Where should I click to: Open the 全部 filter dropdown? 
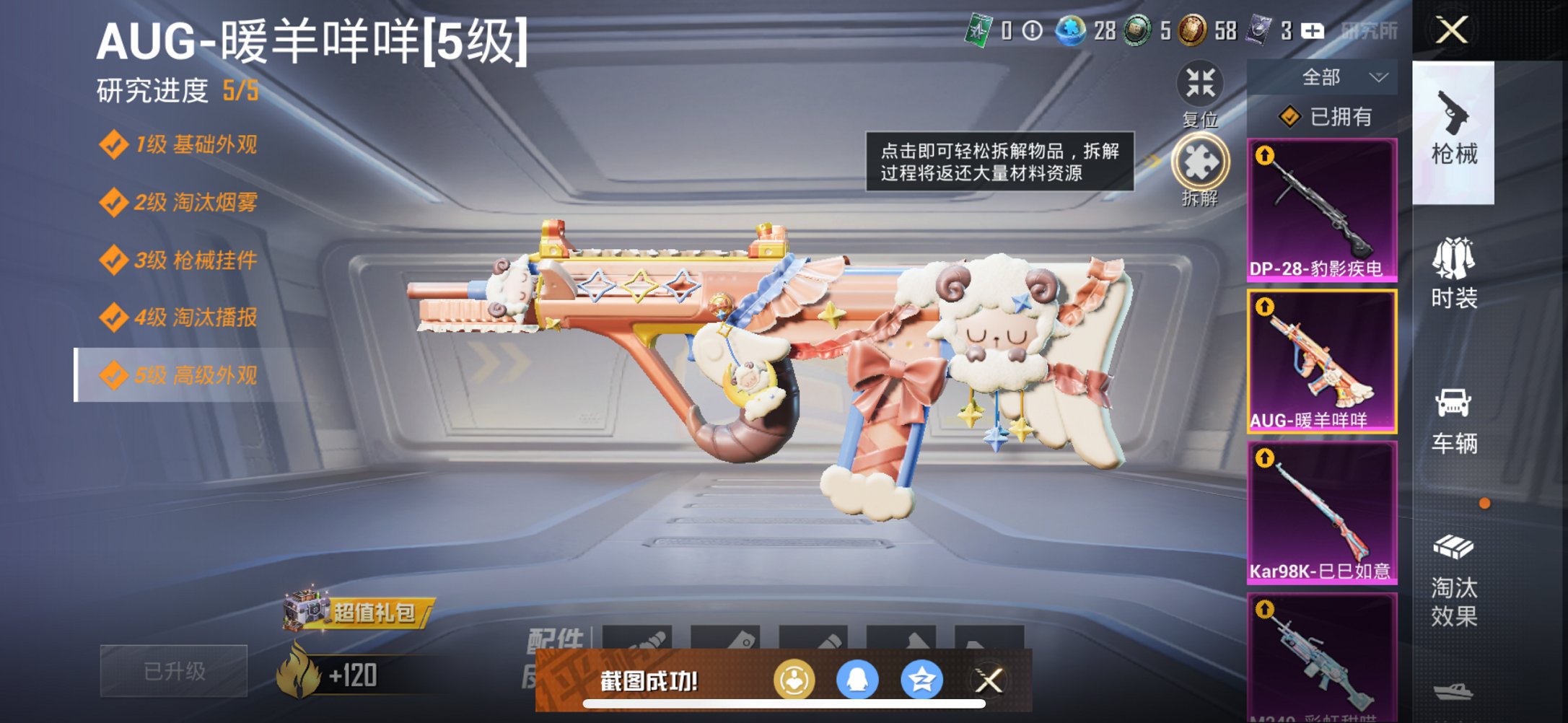click(1339, 76)
